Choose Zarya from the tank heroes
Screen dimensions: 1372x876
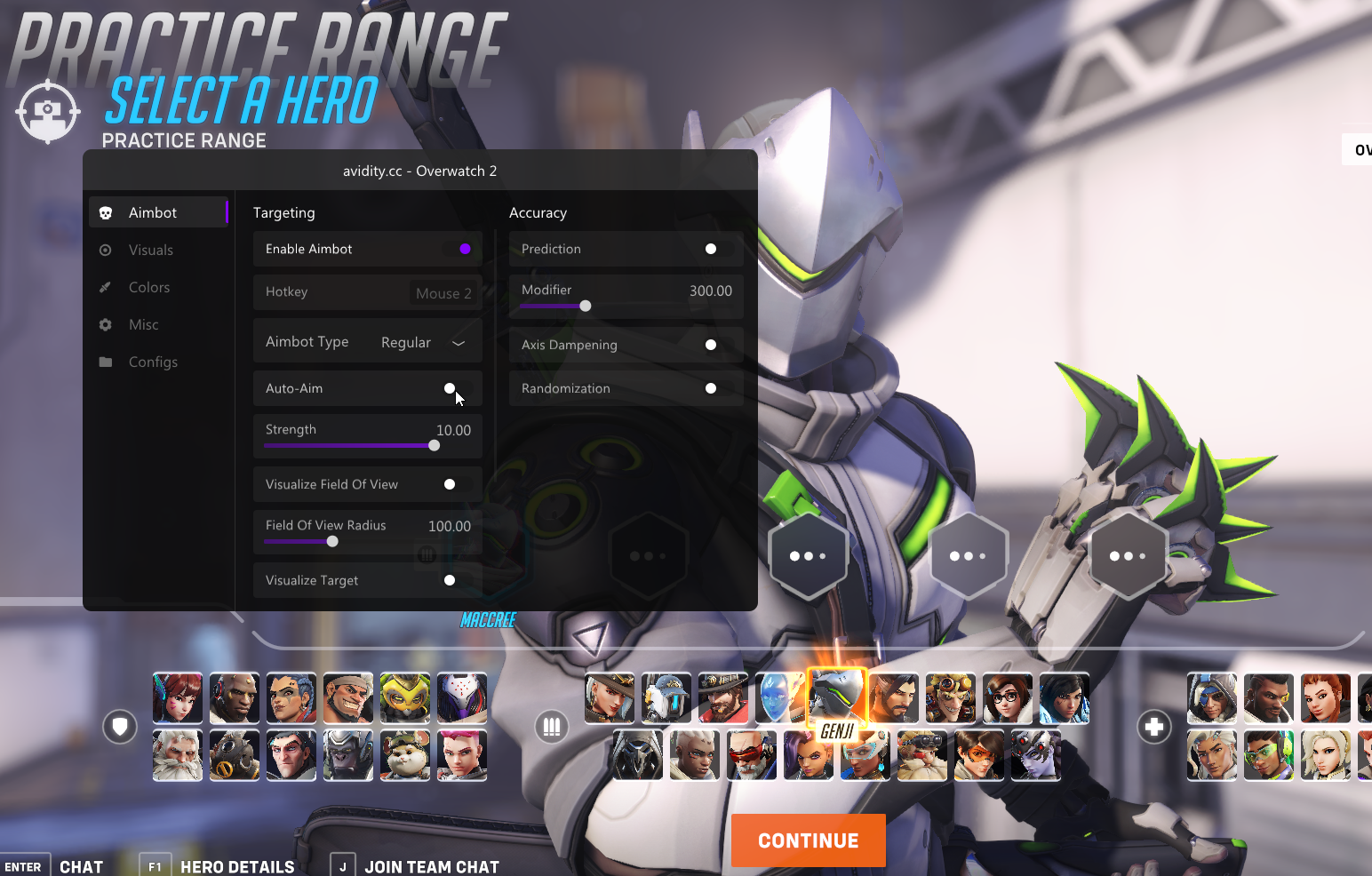click(462, 755)
